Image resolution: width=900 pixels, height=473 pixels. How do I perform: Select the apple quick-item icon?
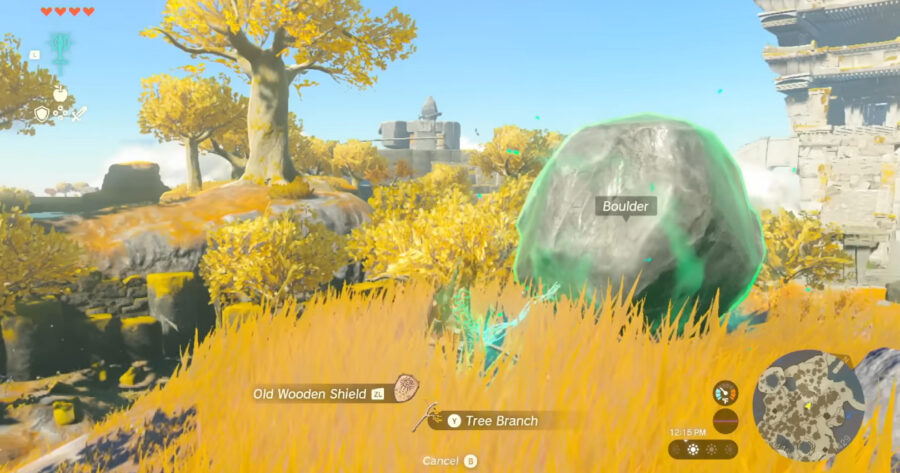tap(59, 93)
